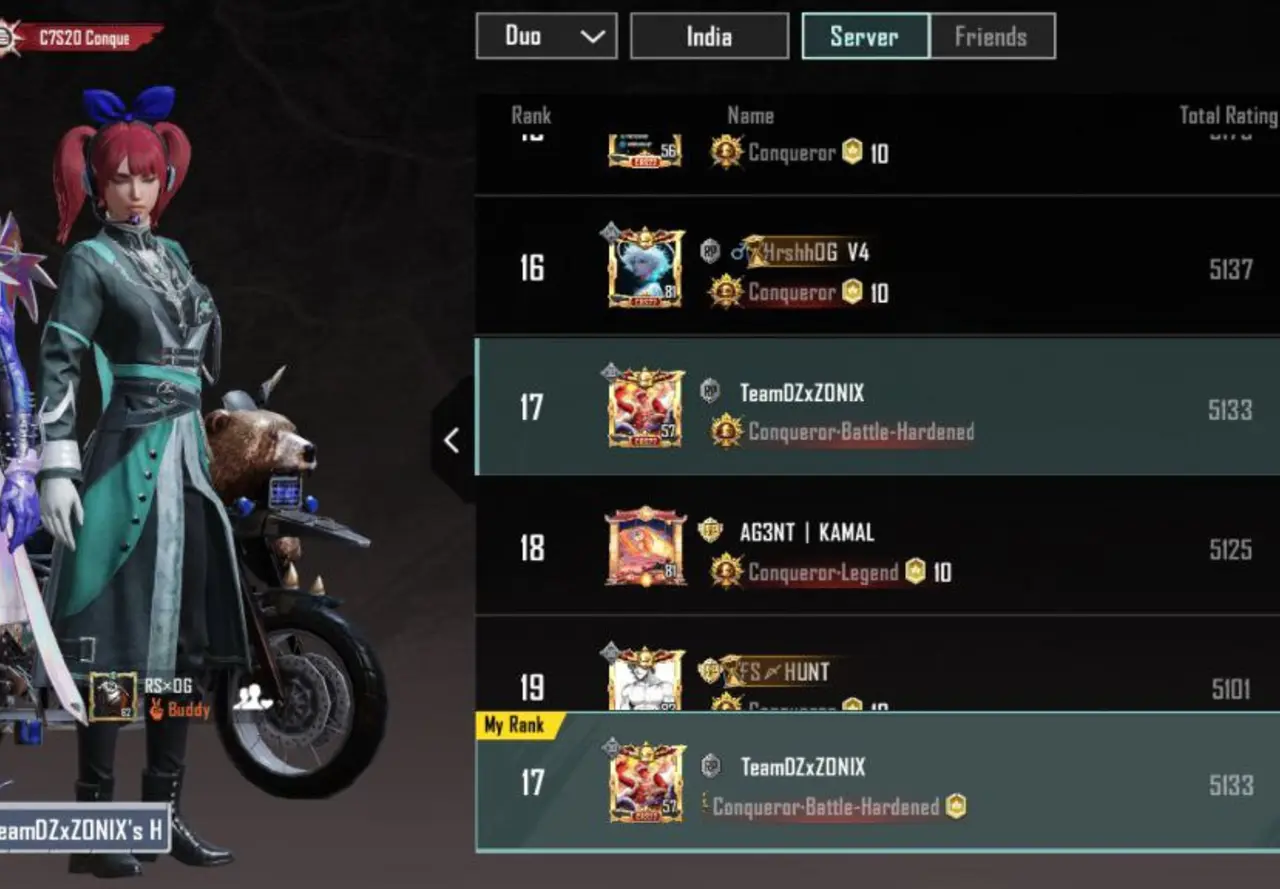Open HrshhOG's avatar frame
This screenshot has width=1280, height=889.
(644, 266)
